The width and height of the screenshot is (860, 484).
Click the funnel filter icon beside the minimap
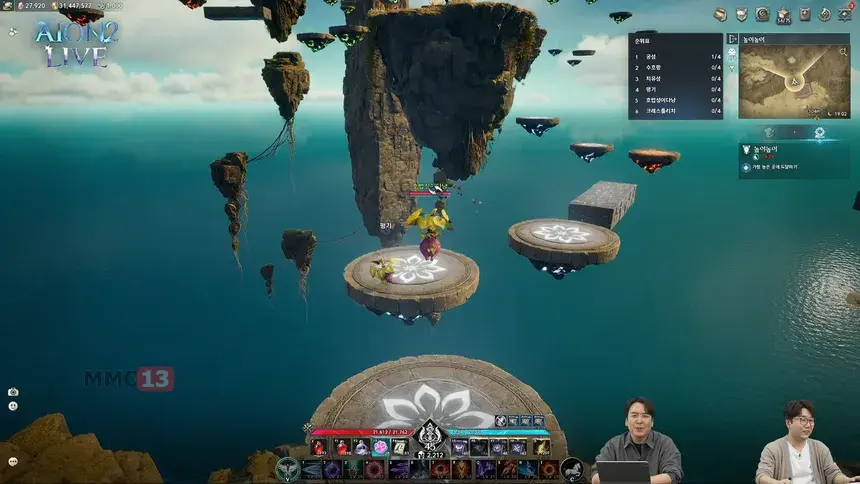click(731, 68)
